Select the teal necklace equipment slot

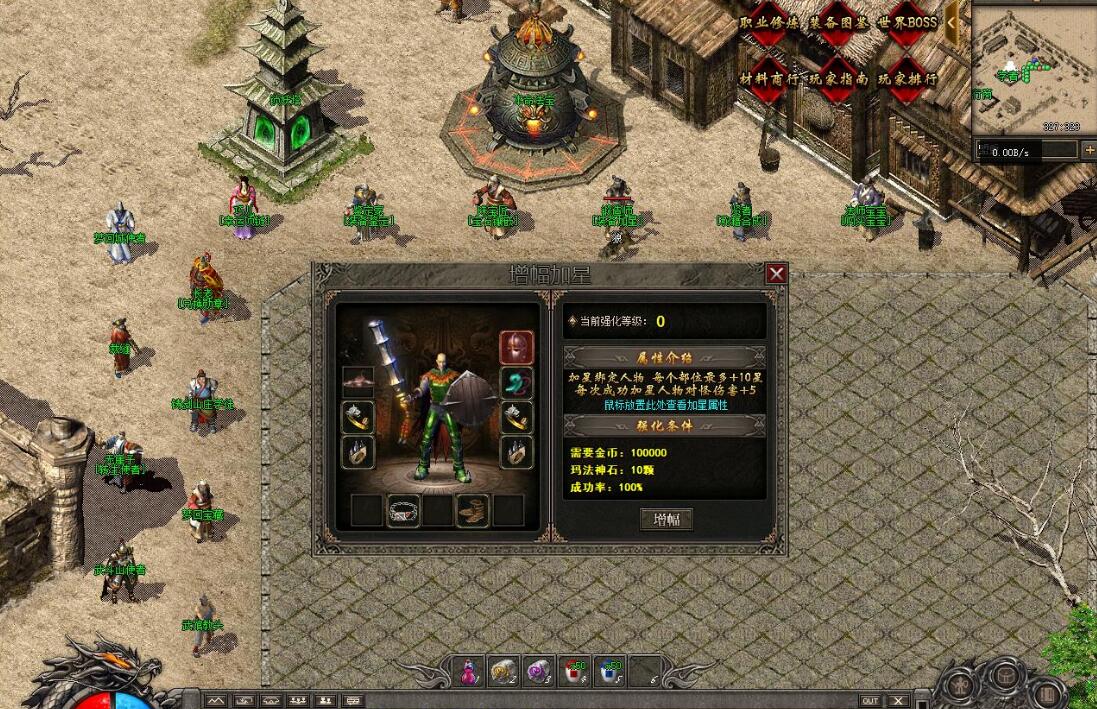[x=516, y=383]
